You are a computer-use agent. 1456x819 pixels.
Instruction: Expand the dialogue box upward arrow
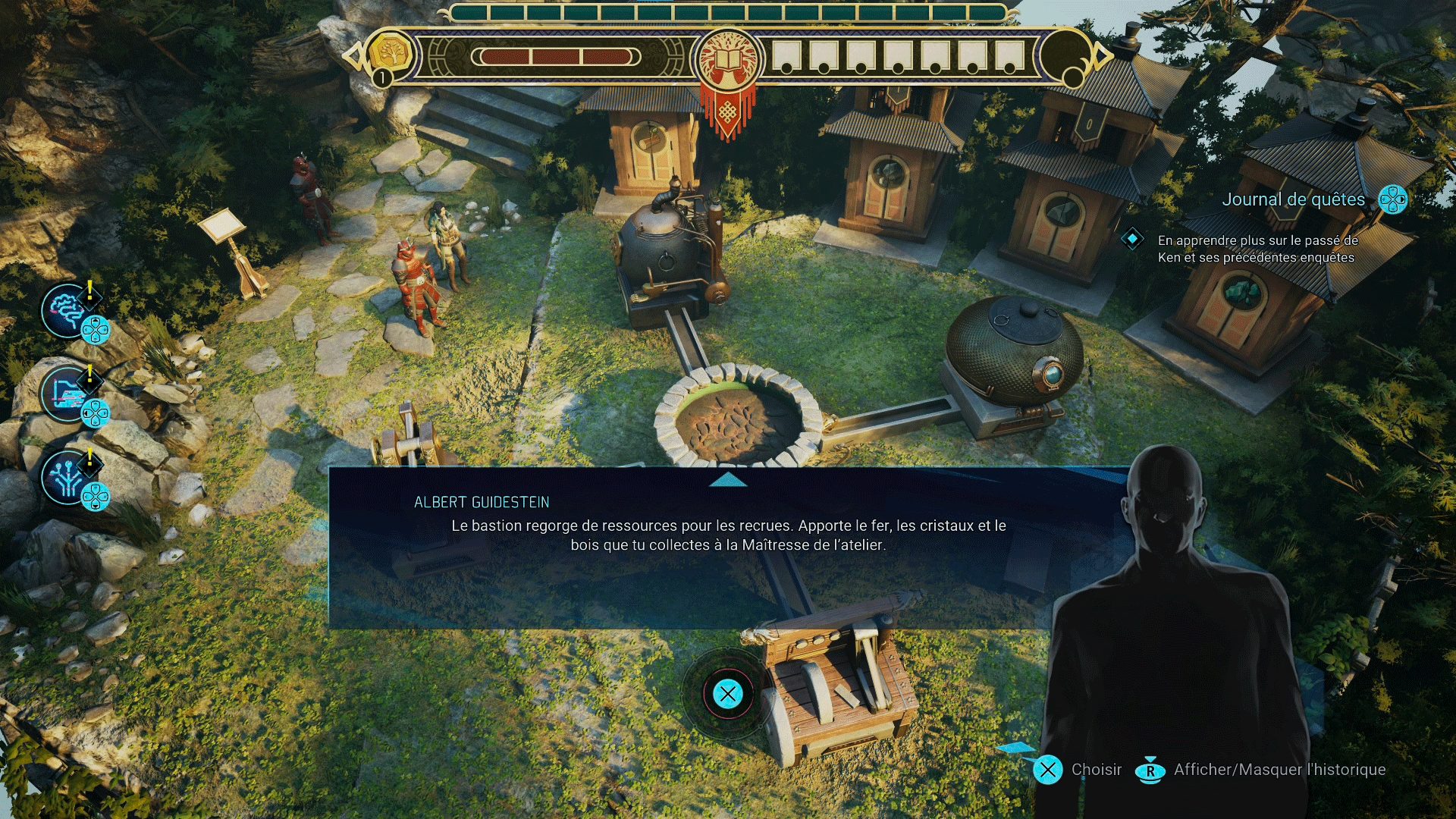click(729, 480)
